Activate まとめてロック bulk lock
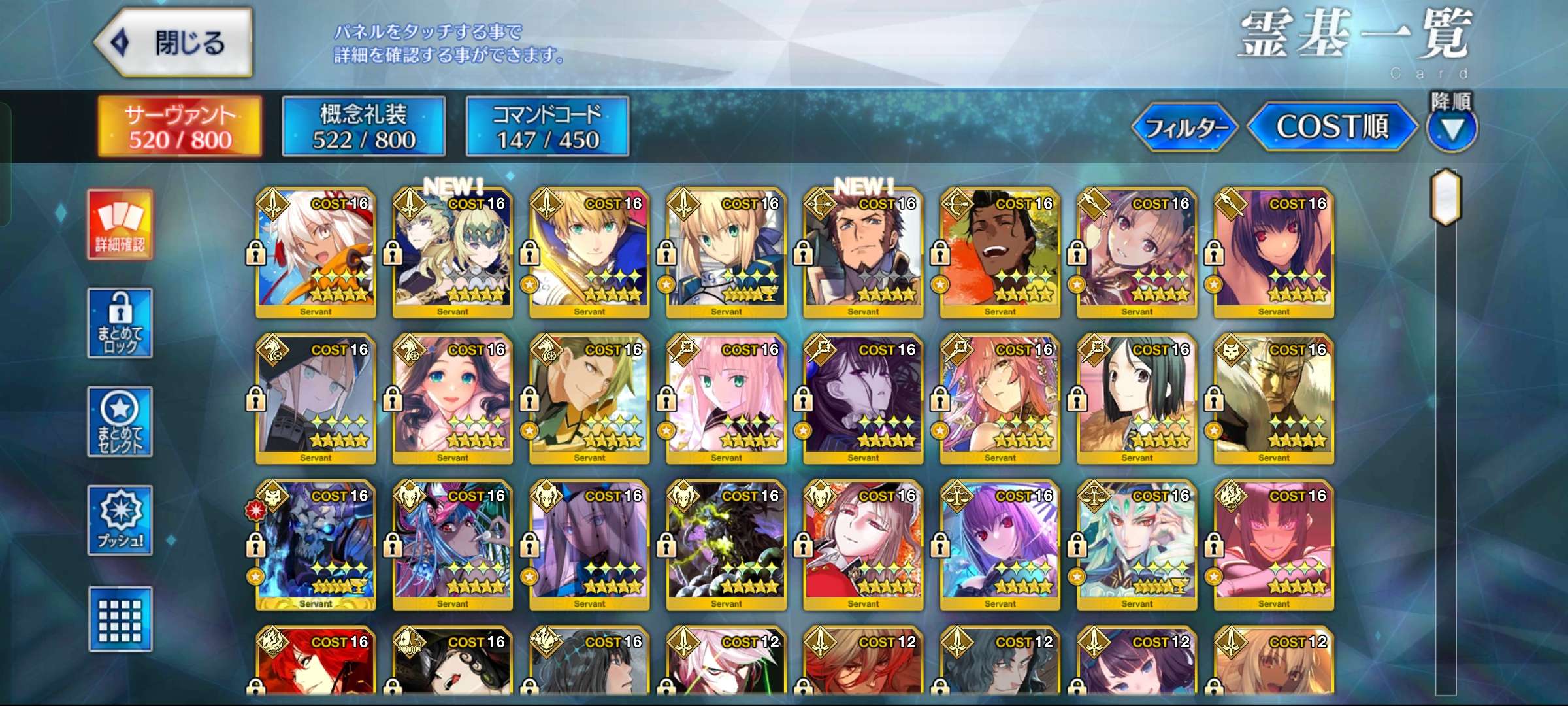The height and width of the screenshot is (706, 1568). [120, 323]
